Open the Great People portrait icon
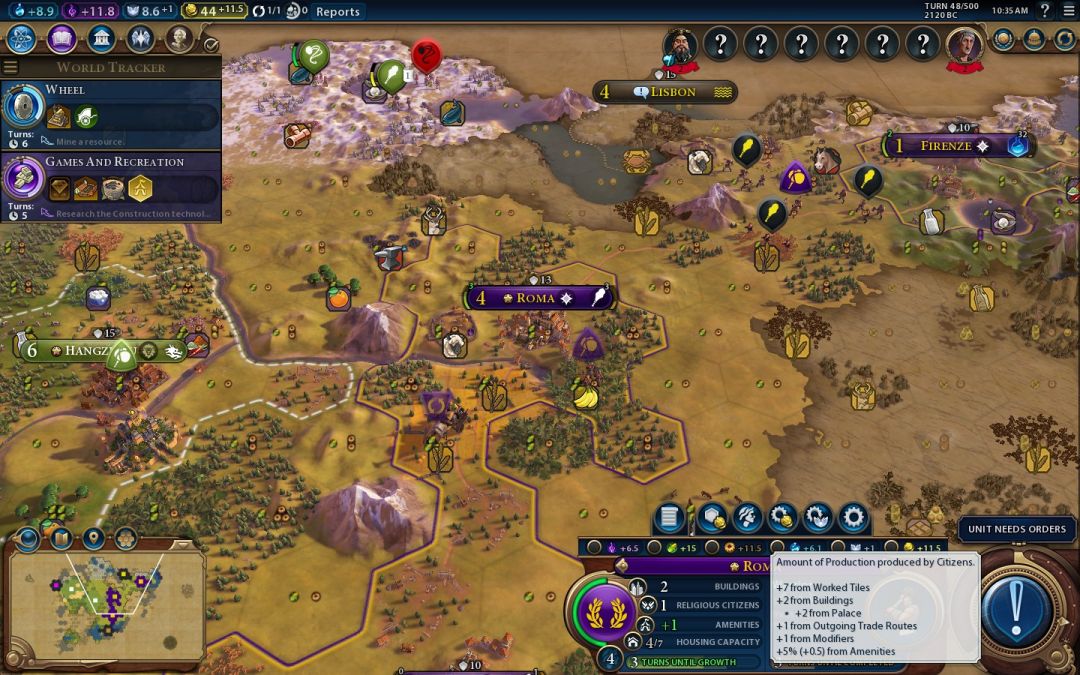 click(179, 39)
